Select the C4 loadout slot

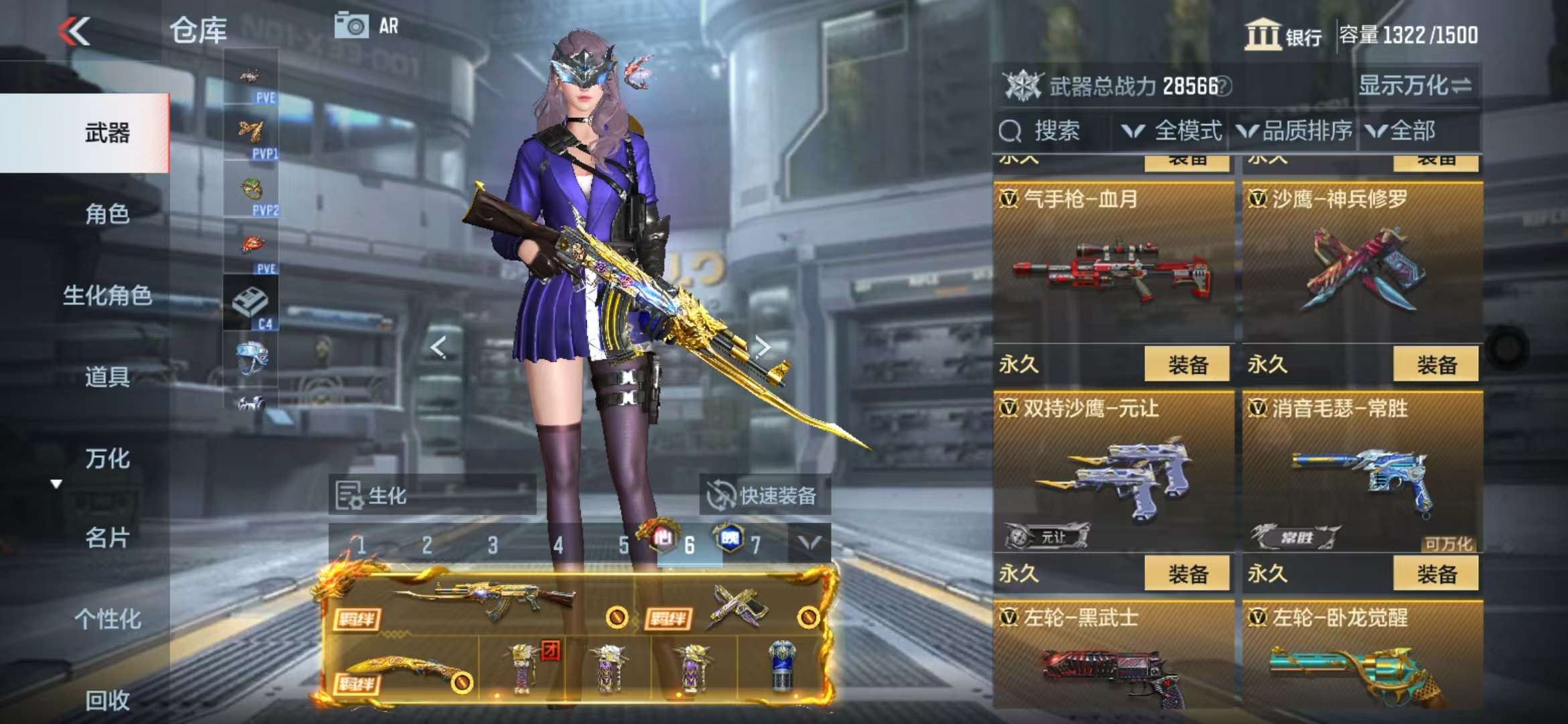[x=251, y=305]
